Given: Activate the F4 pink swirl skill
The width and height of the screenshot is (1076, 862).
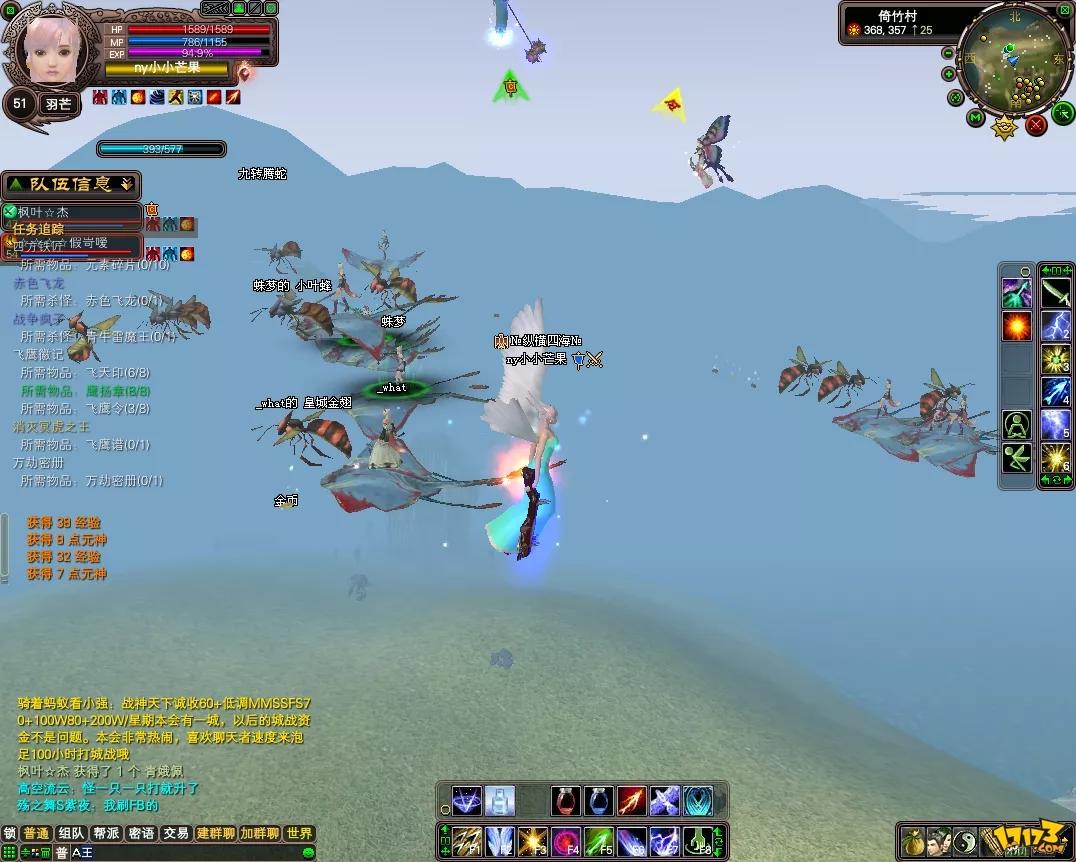Looking at the screenshot, I should [566, 841].
